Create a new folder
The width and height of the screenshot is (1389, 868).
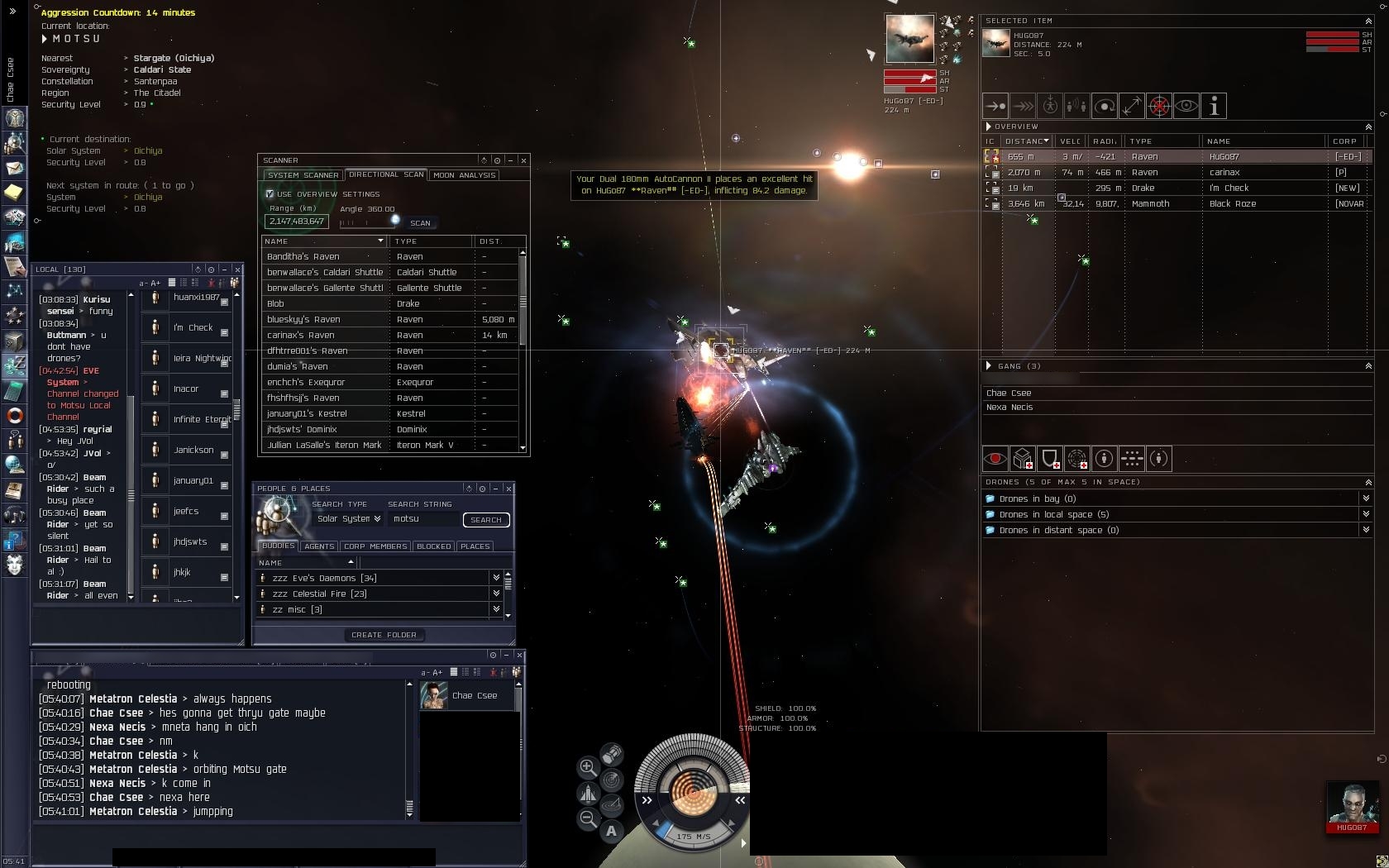pyautogui.click(x=384, y=635)
